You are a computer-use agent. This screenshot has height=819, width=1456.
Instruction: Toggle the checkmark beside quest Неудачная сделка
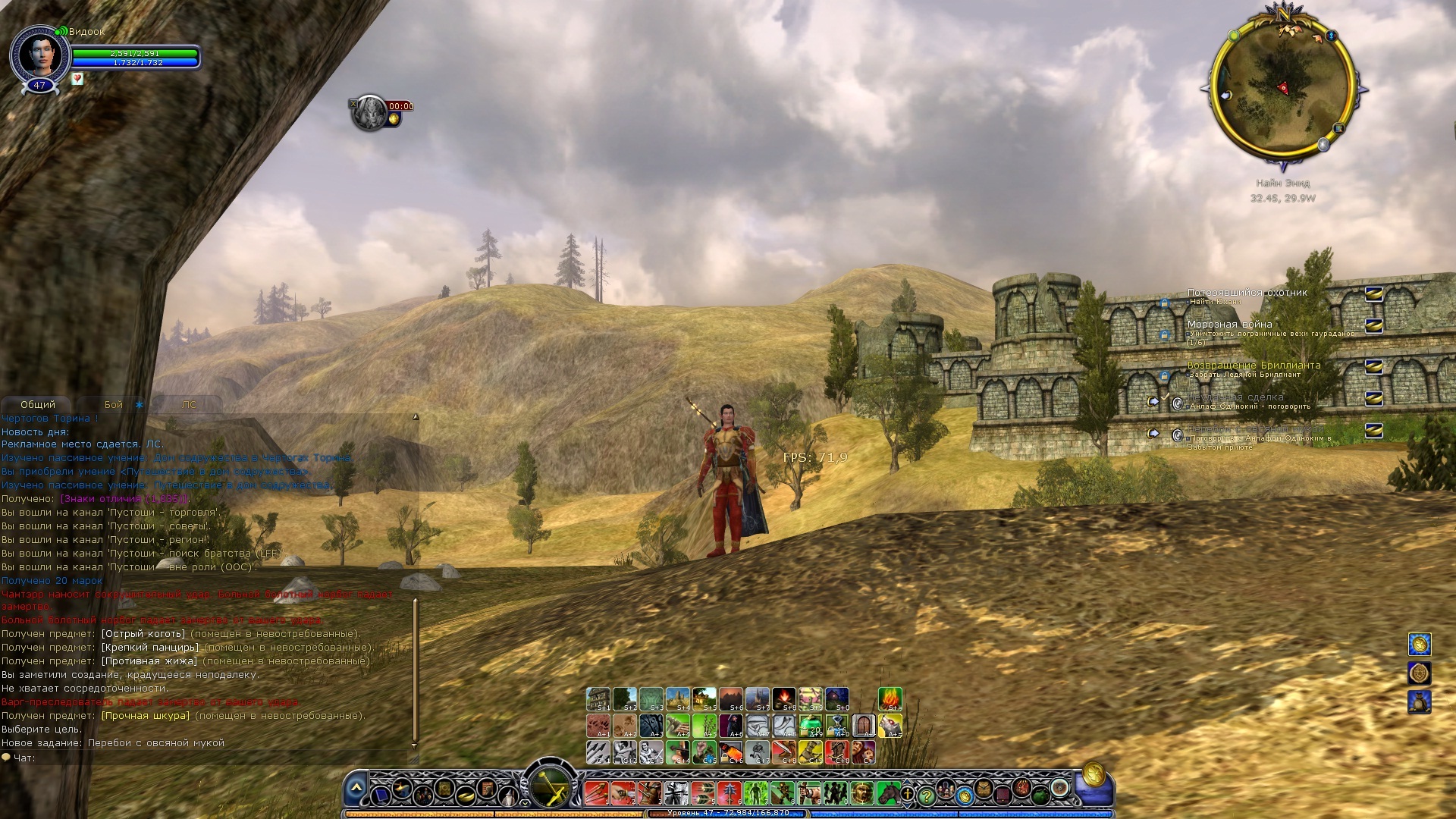(1165, 397)
